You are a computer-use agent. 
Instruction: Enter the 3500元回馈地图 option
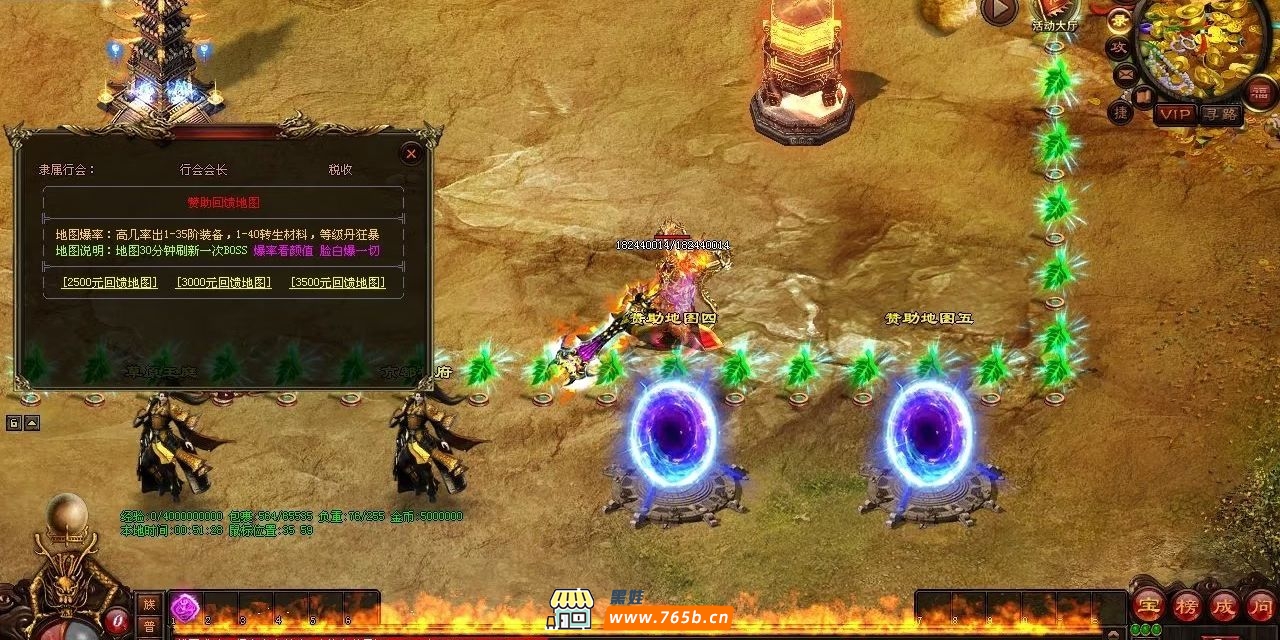337,283
